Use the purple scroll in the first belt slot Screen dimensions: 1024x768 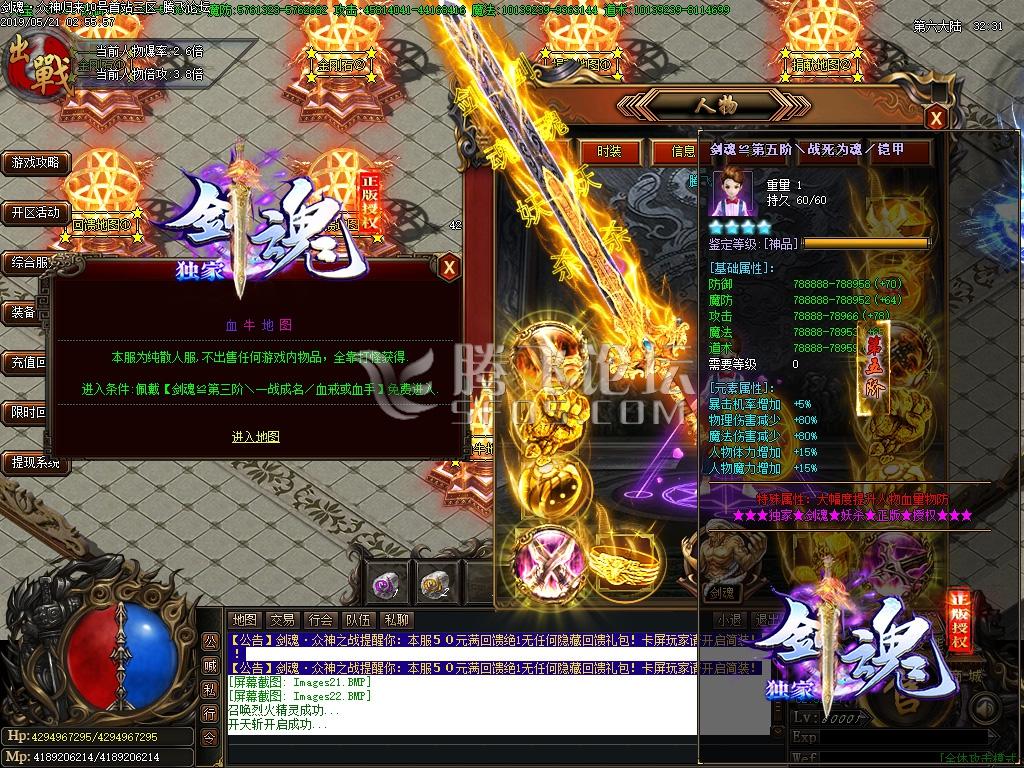[x=385, y=583]
